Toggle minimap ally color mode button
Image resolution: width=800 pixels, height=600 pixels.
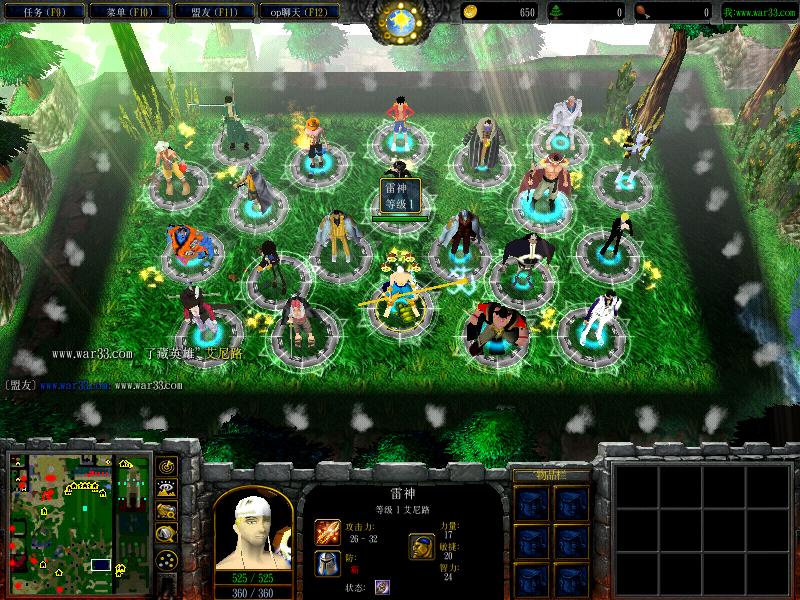pos(166,510)
